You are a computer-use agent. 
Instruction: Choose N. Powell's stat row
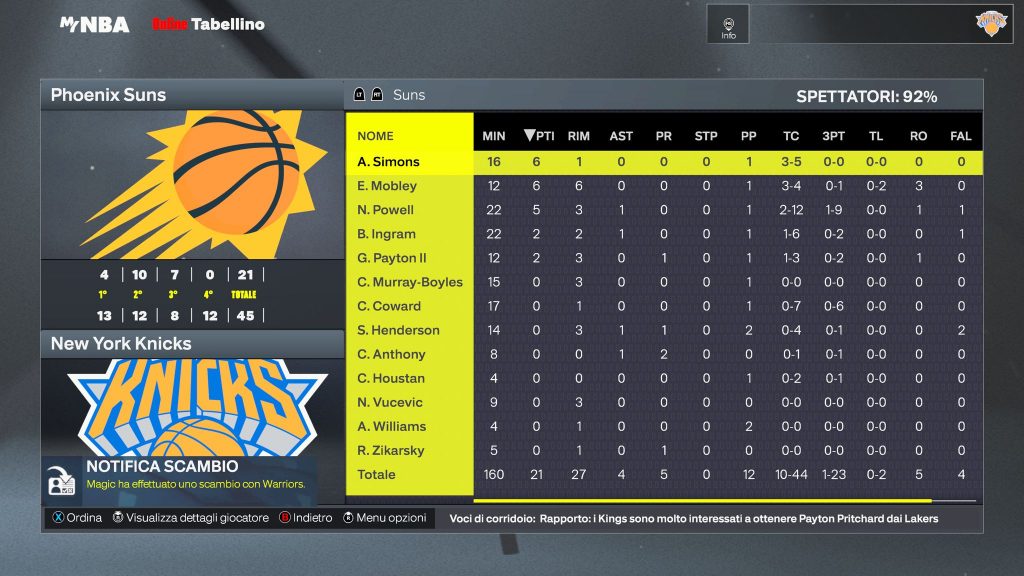[x=385, y=210]
